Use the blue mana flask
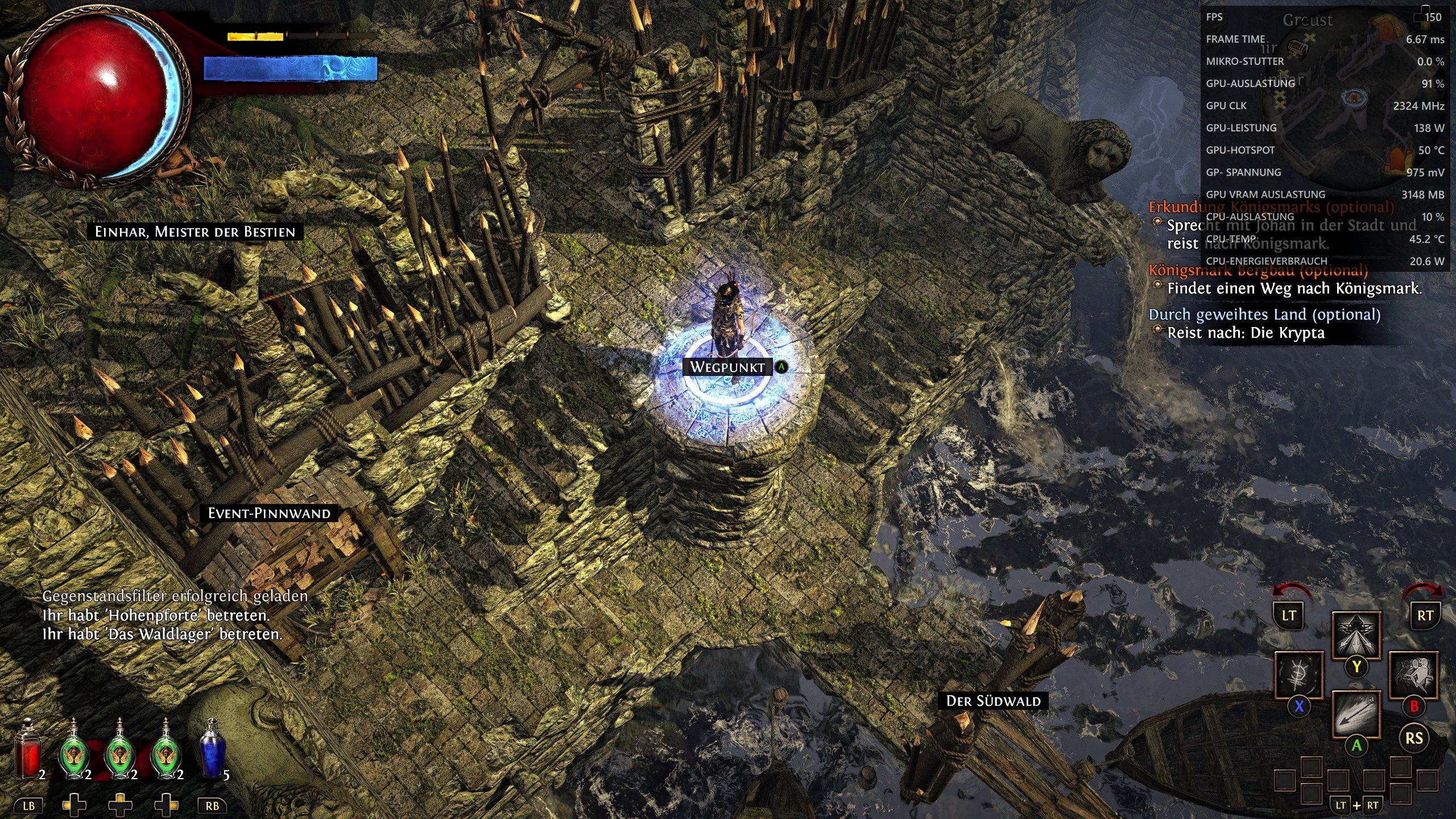Image resolution: width=1456 pixels, height=819 pixels. (x=212, y=750)
